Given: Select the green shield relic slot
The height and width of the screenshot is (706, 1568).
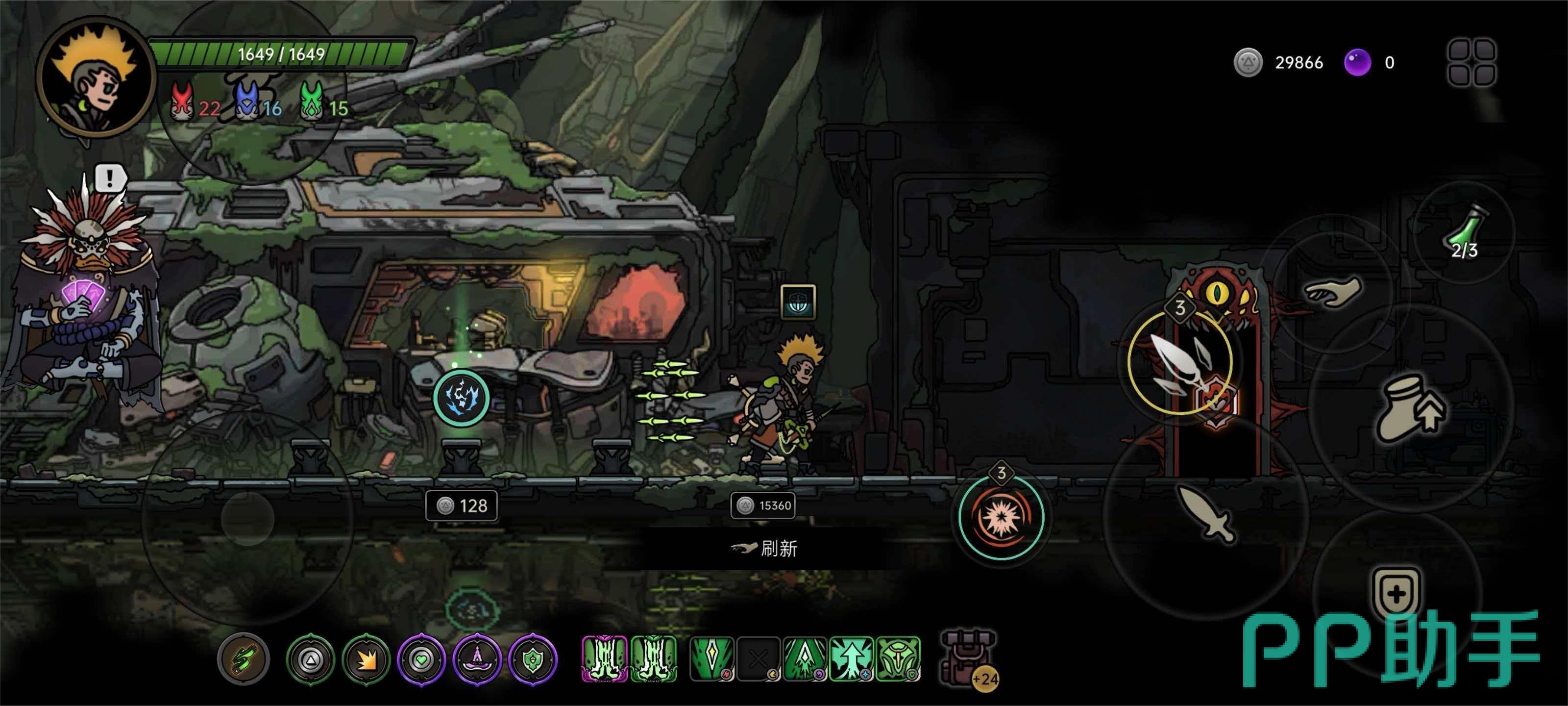Looking at the screenshot, I should coord(533,659).
